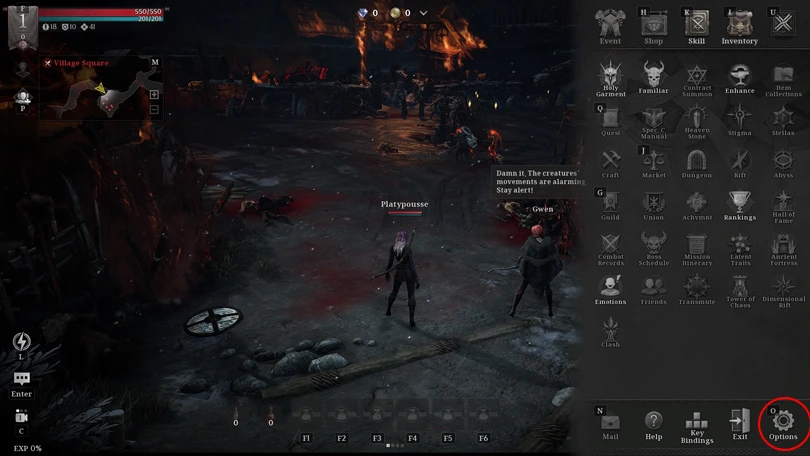
Task: Open the Skill menu
Action: click(697, 24)
